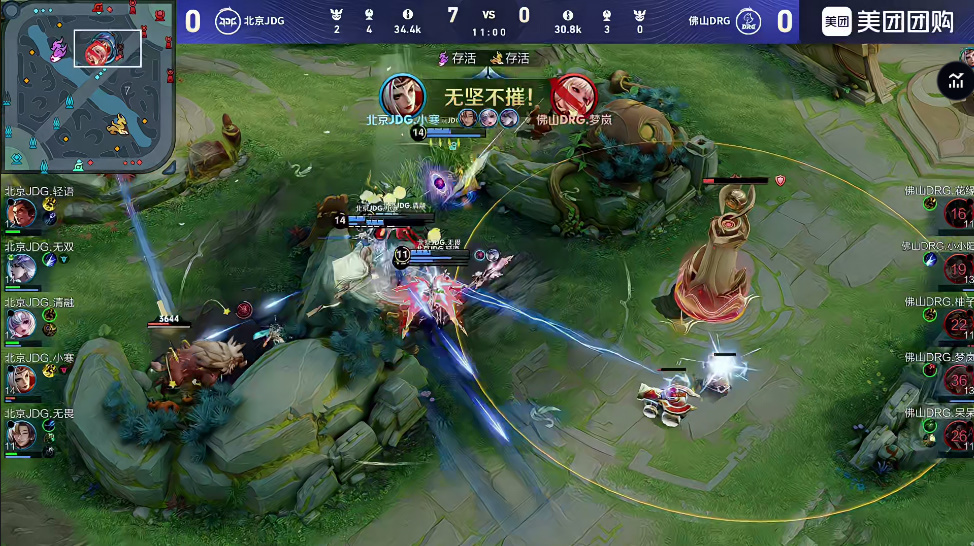The image size is (974, 546).
Task: Select player 北京JDG.无畏 portrait
Action: coord(21,433)
